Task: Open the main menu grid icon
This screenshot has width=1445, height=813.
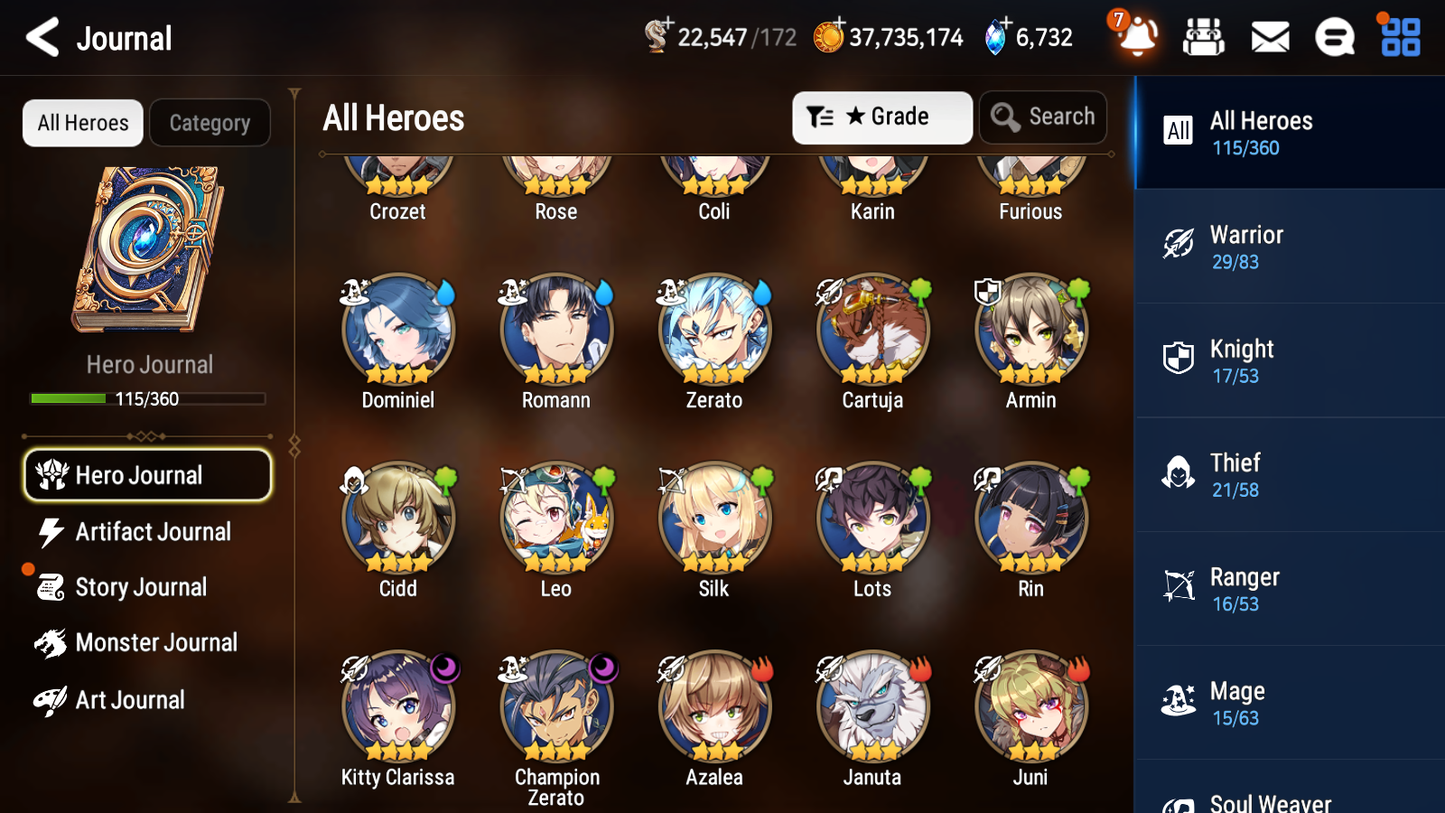Action: pos(1399,35)
